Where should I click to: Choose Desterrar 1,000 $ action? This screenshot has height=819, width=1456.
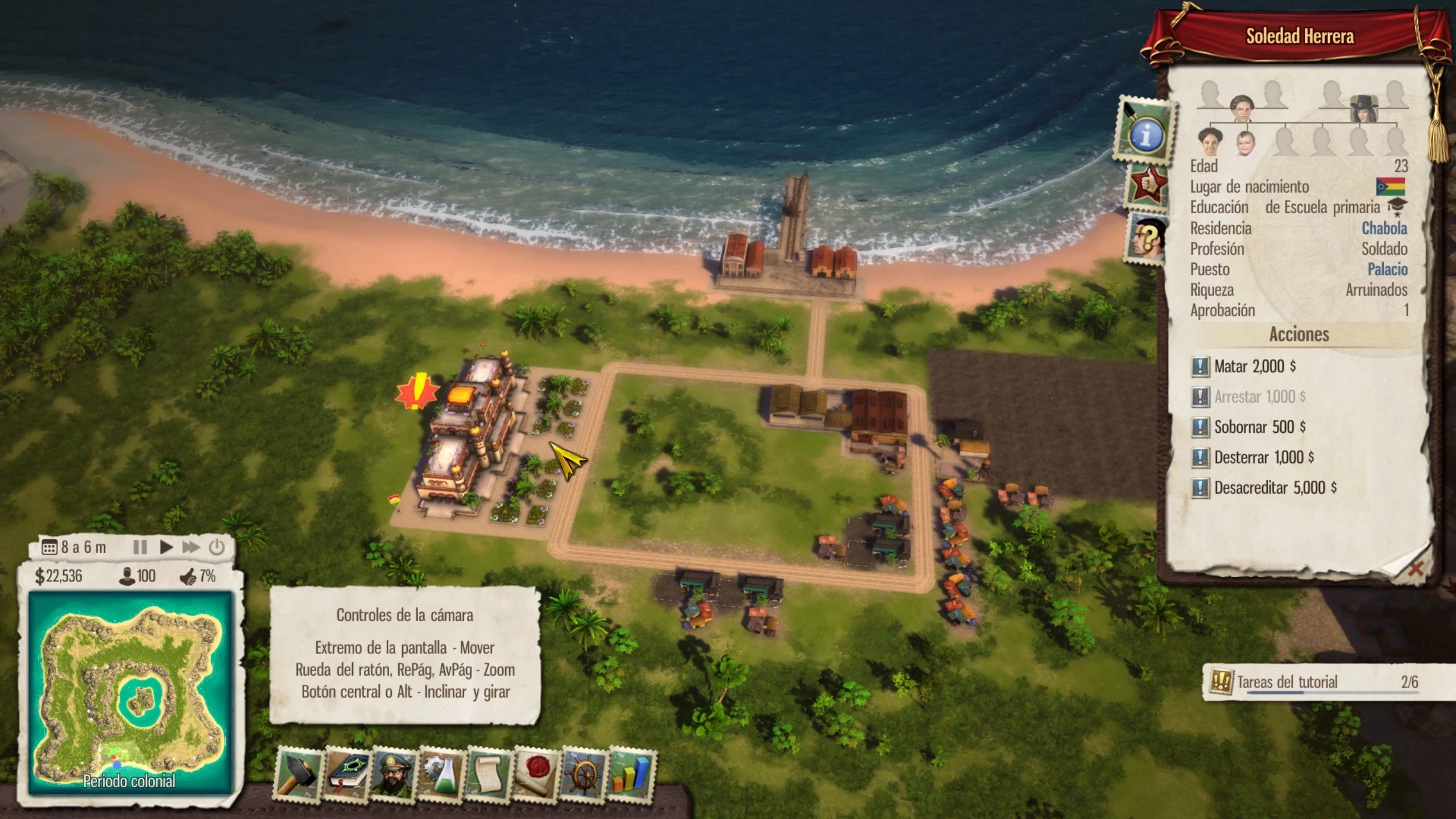point(1263,457)
